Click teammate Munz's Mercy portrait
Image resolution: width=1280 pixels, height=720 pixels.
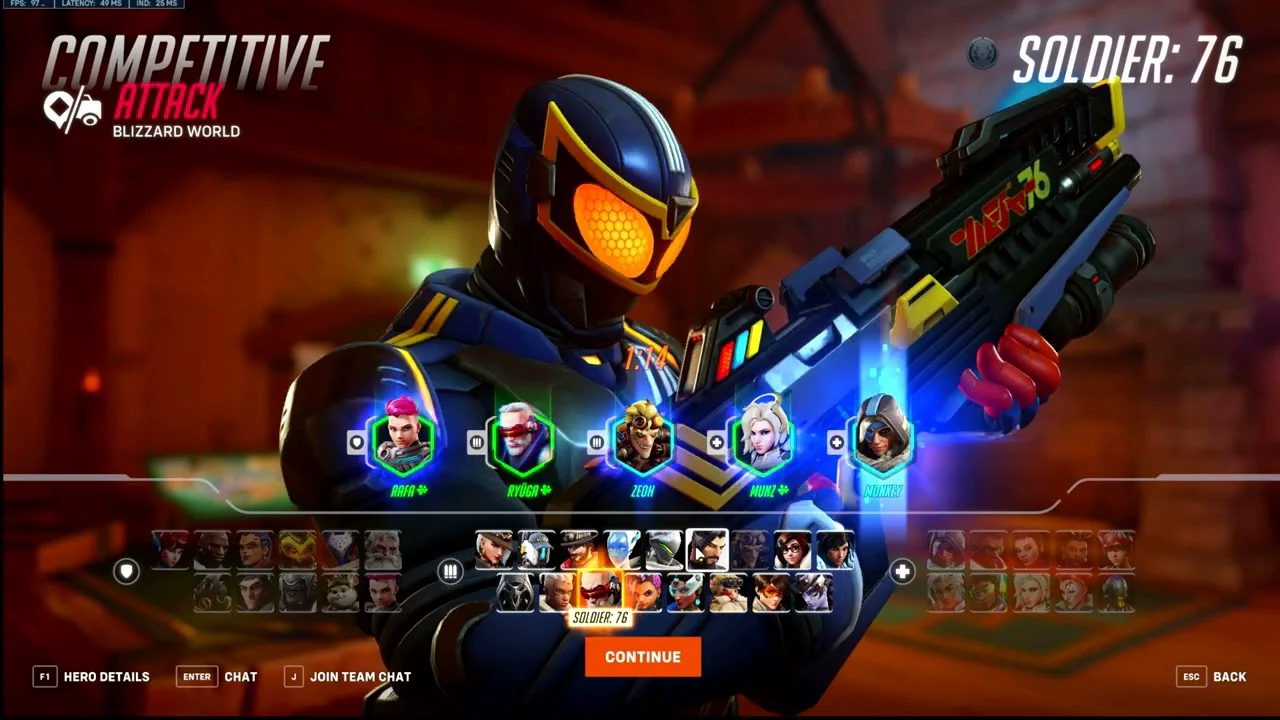click(764, 440)
